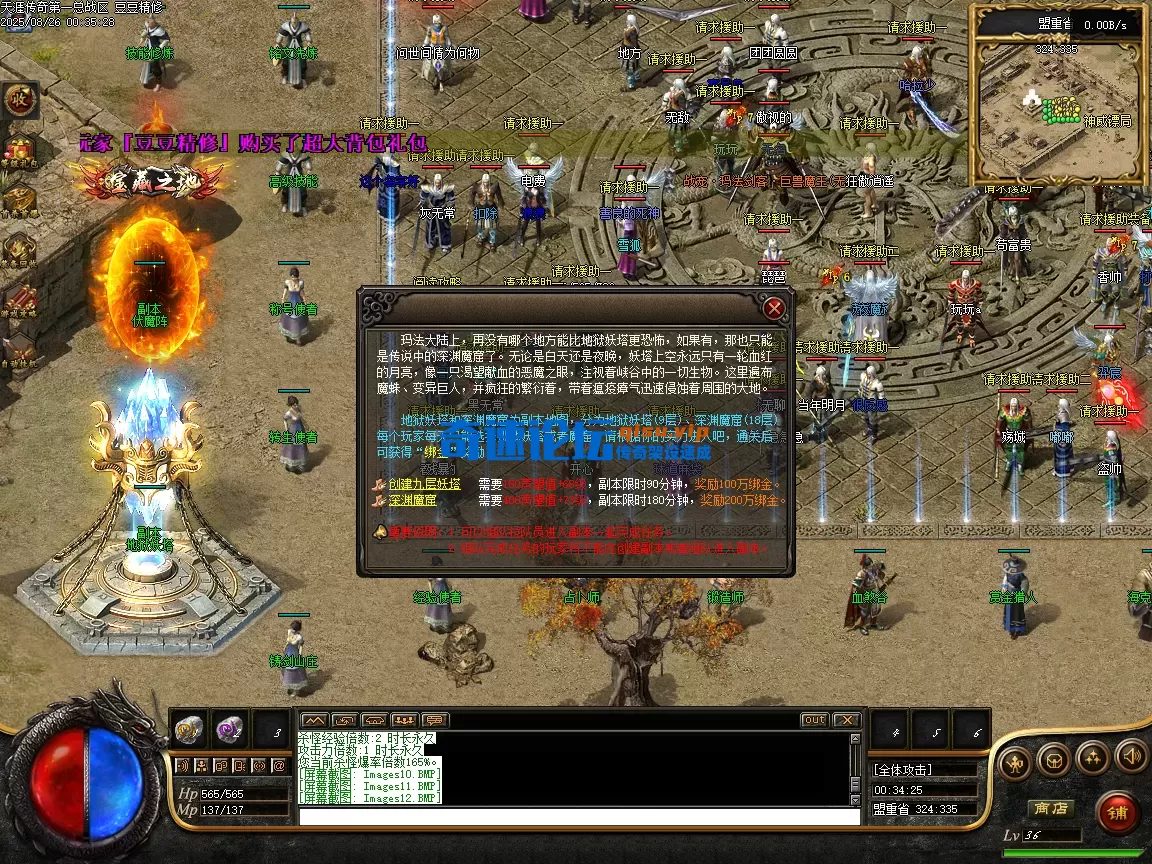Click the red 铺 stall button
1152x864 pixels.
point(1117,812)
